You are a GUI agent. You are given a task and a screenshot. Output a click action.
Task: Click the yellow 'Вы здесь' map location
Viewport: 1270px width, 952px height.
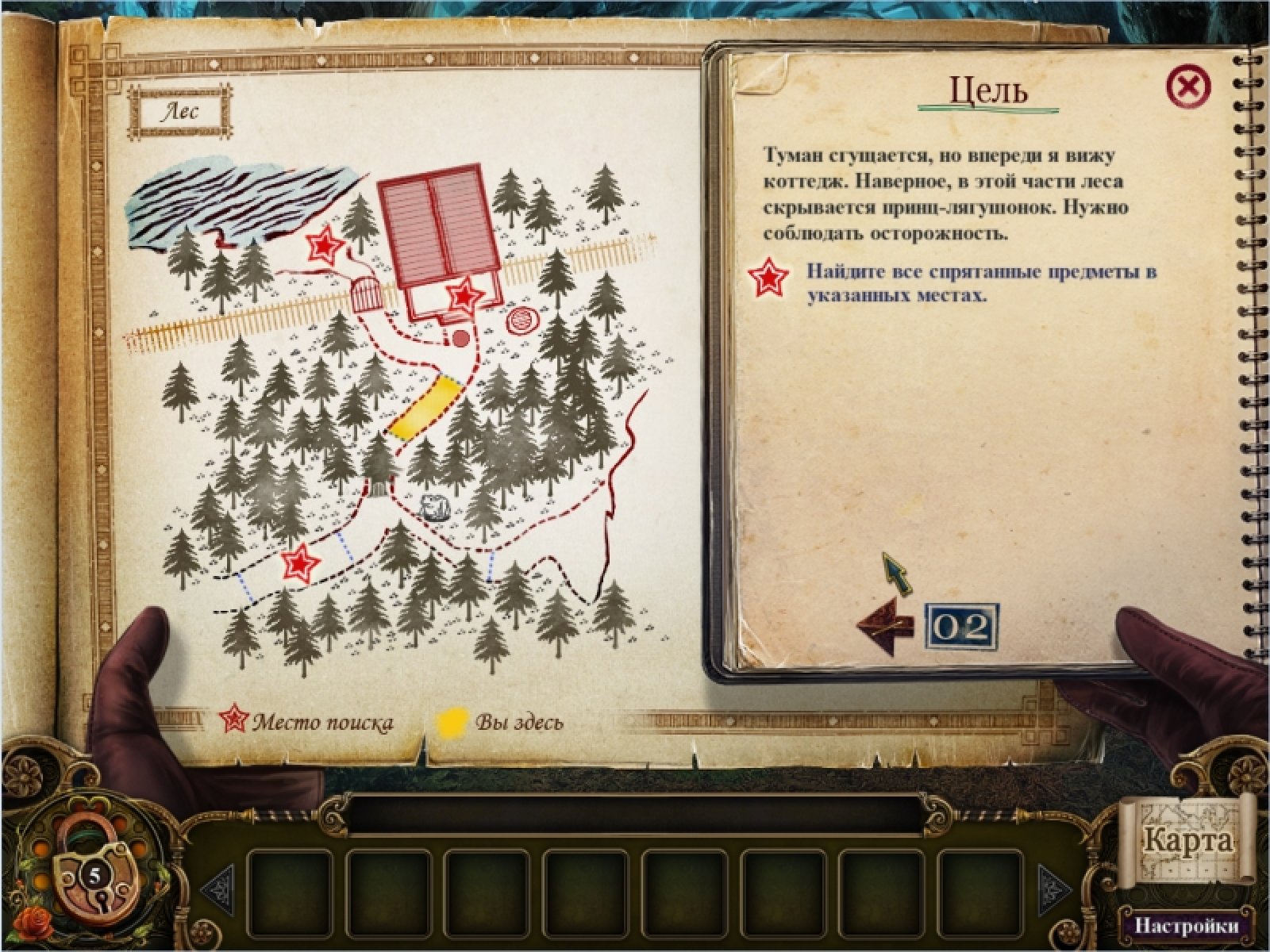[x=425, y=406]
